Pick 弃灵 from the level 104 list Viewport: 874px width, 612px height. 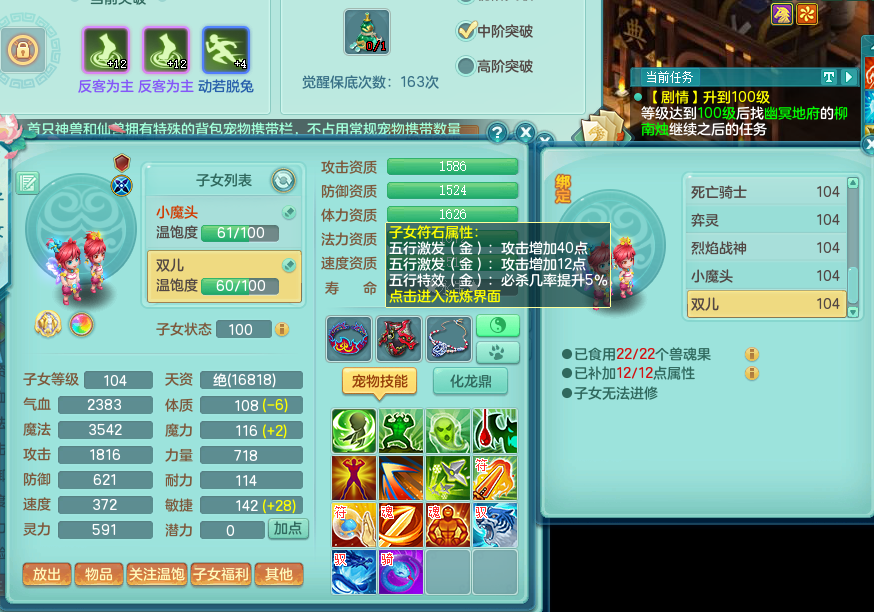coord(765,220)
